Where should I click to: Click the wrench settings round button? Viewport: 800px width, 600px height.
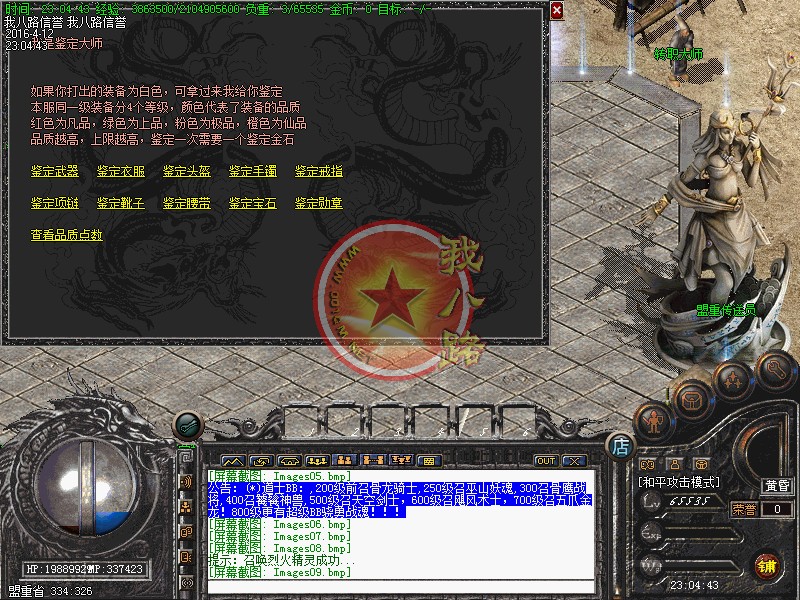click(775, 369)
